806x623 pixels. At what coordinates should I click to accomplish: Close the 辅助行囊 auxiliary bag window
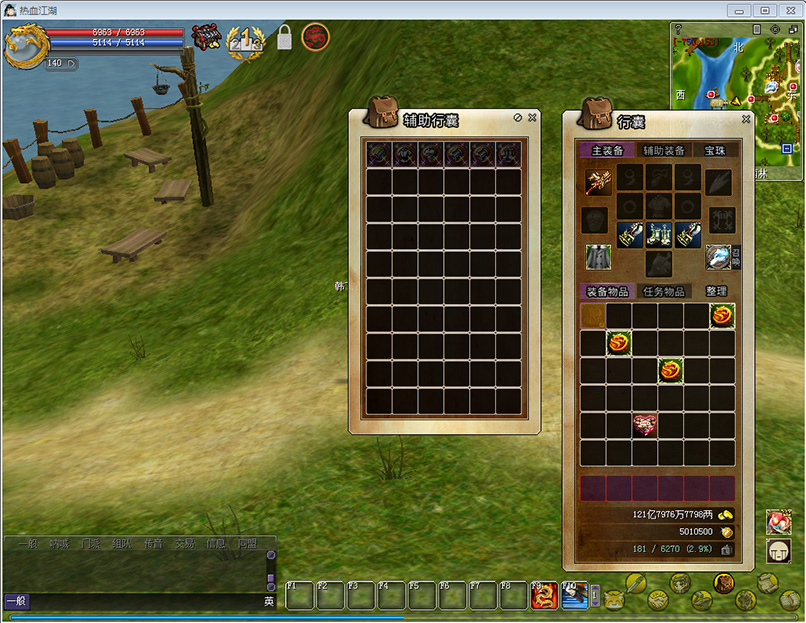point(532,117)
